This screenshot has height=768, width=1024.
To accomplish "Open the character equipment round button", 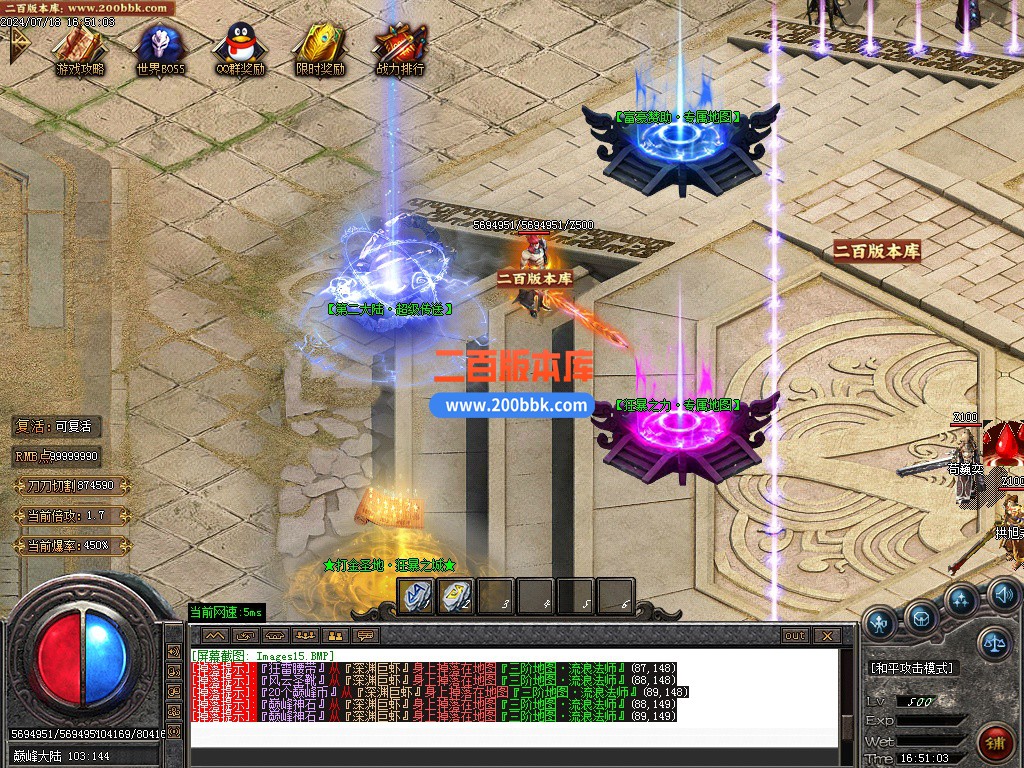I will (881, 624).
